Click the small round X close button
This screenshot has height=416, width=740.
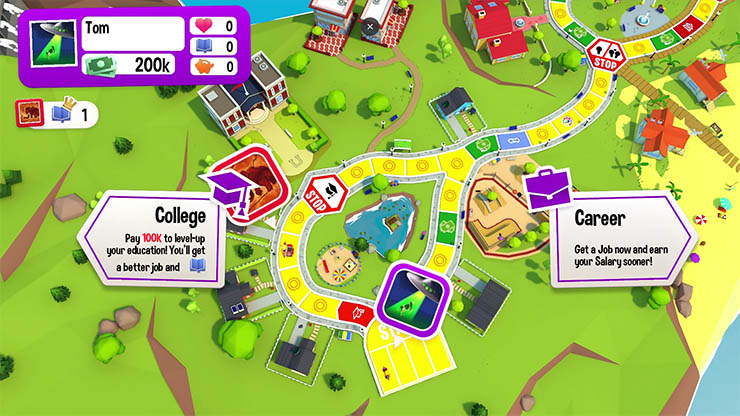point(370,26)
